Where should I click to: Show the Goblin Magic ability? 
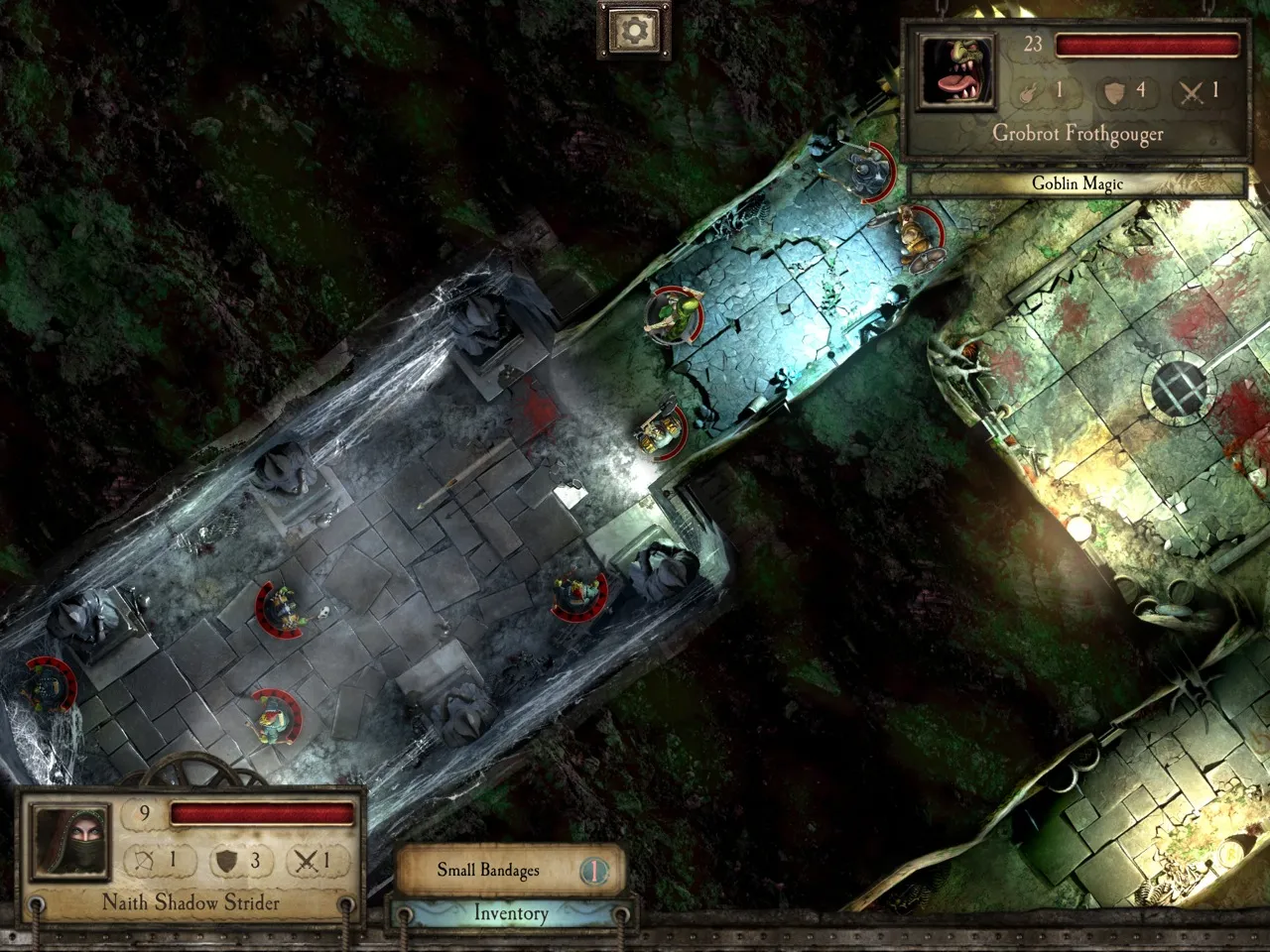coord(1077,183)
